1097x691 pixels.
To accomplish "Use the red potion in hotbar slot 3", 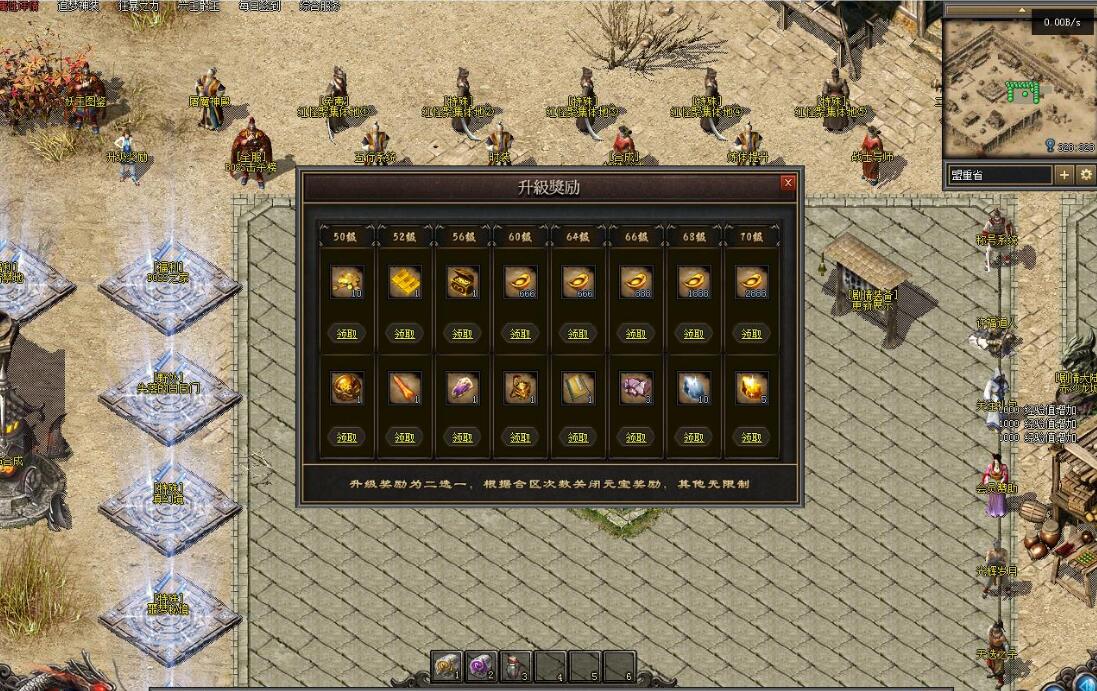I will coord(516,667).
